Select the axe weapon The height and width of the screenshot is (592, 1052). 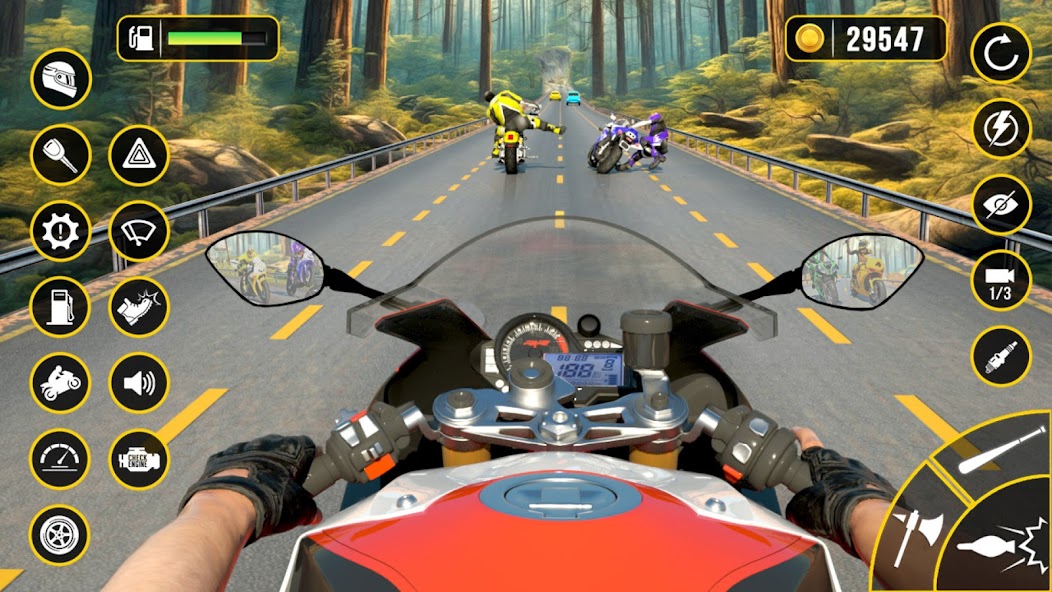pos(915,528)
